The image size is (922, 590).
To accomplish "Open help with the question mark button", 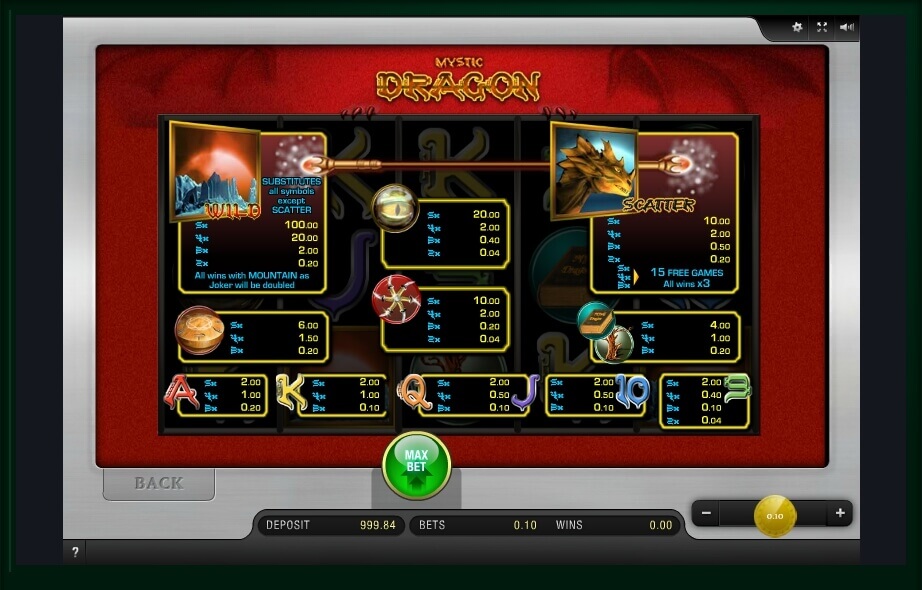I will [x=75, y=552].
